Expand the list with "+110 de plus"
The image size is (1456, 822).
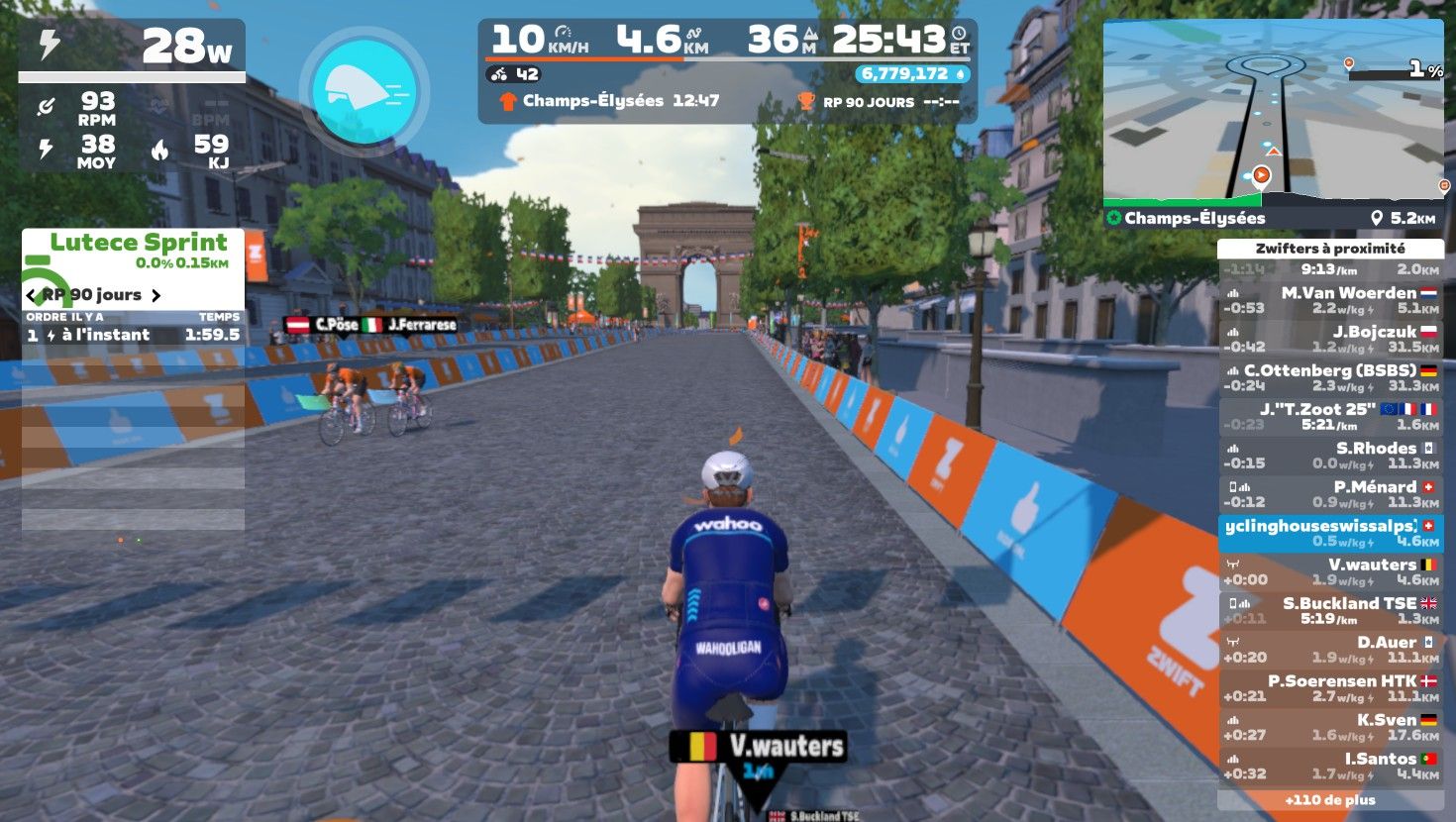click(x=1330, y=799)
